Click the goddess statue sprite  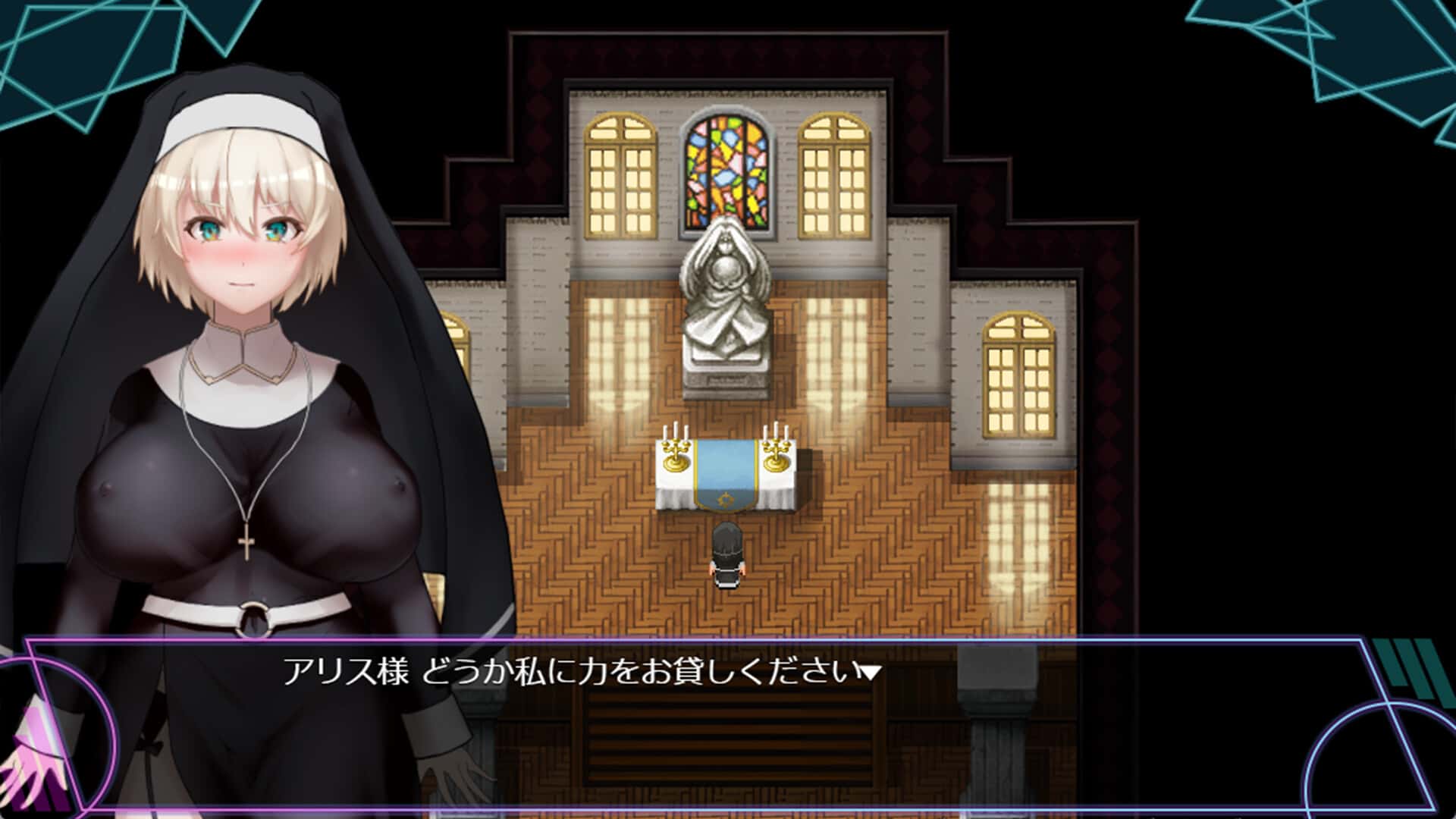click(724, 303)
